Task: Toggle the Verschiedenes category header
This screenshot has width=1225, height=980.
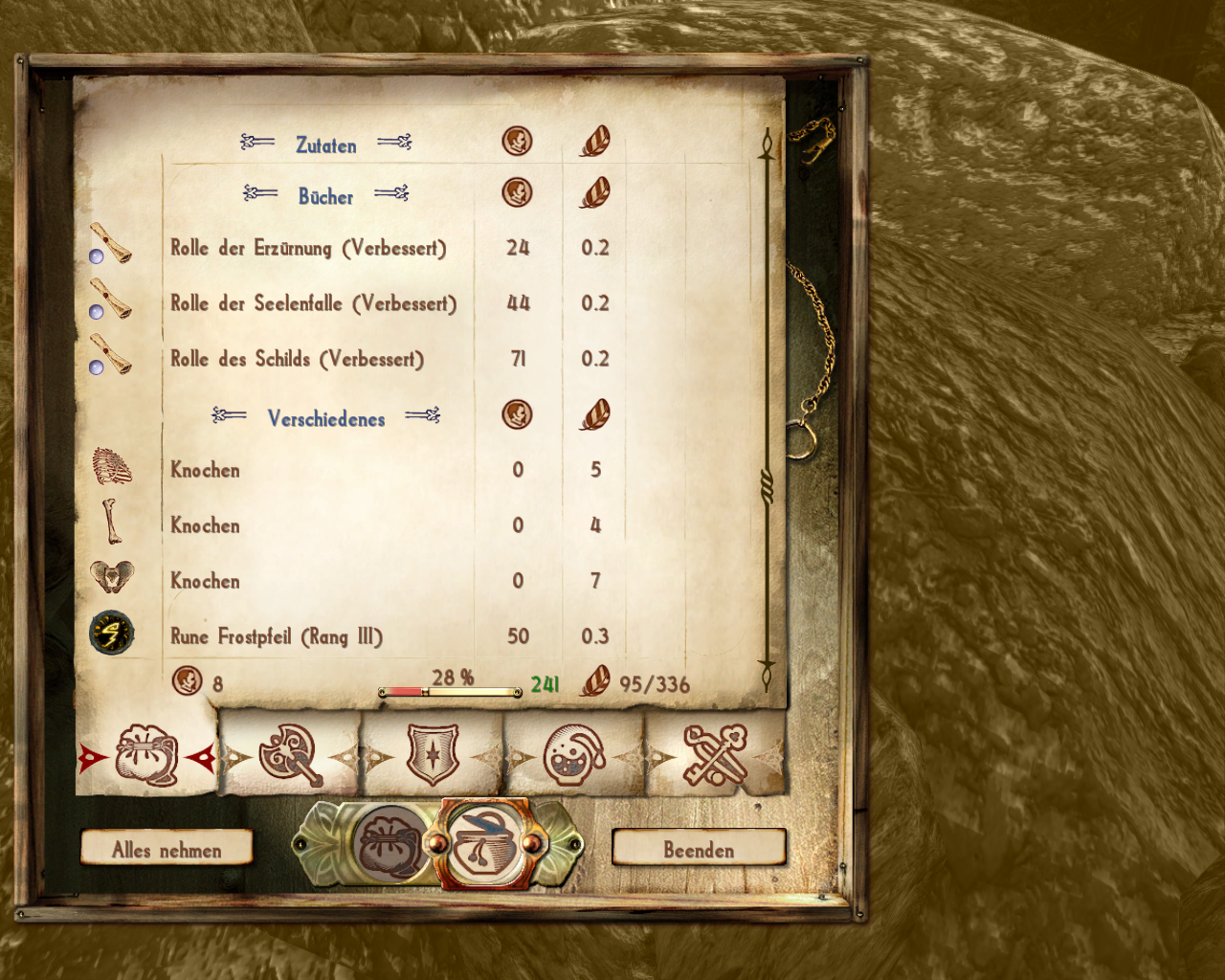Action: (x=325, y=418)
